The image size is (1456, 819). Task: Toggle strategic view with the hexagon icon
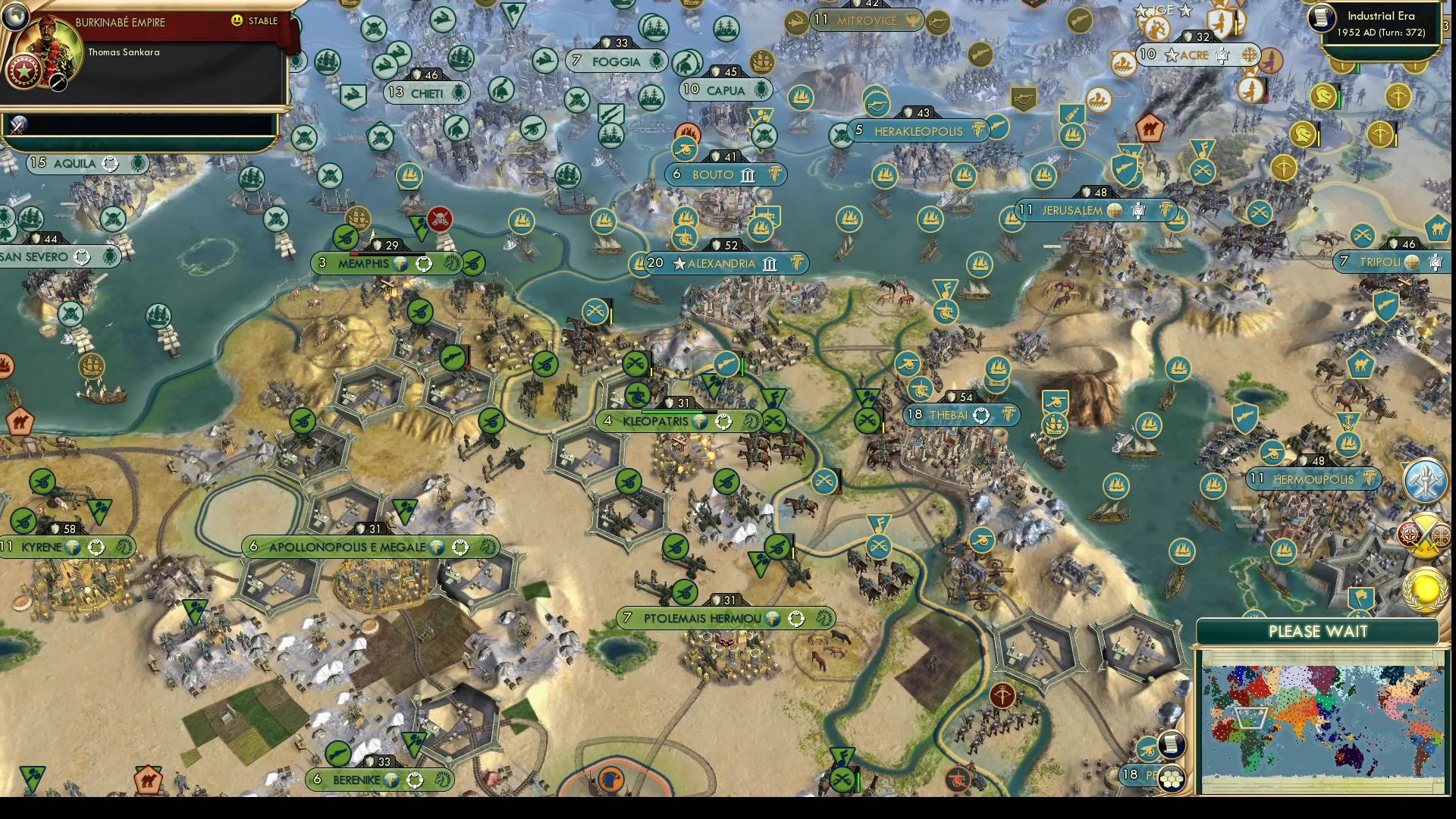click(x=1171, y=779)
